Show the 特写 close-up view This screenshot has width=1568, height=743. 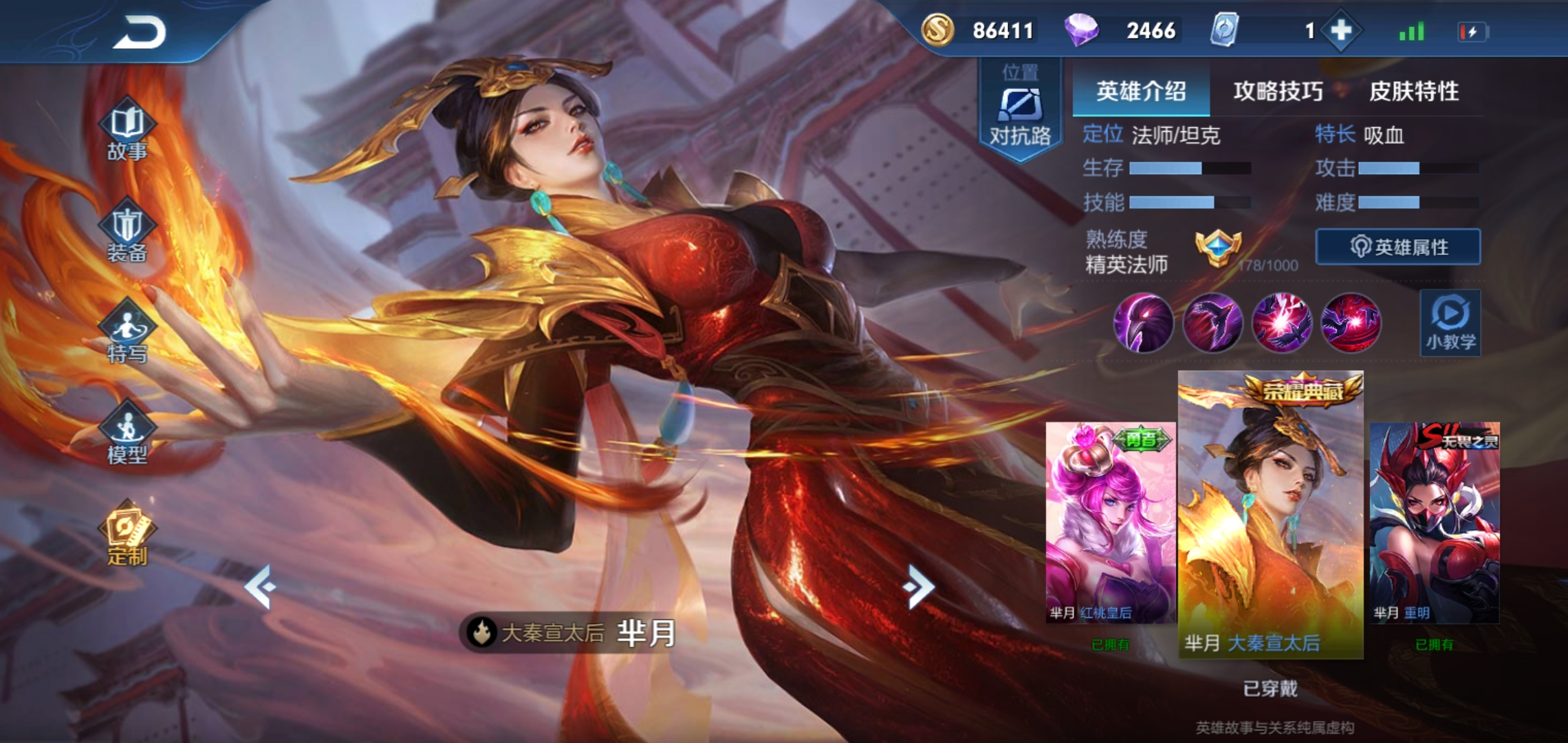pyautogui.click(x=127, y=334)
